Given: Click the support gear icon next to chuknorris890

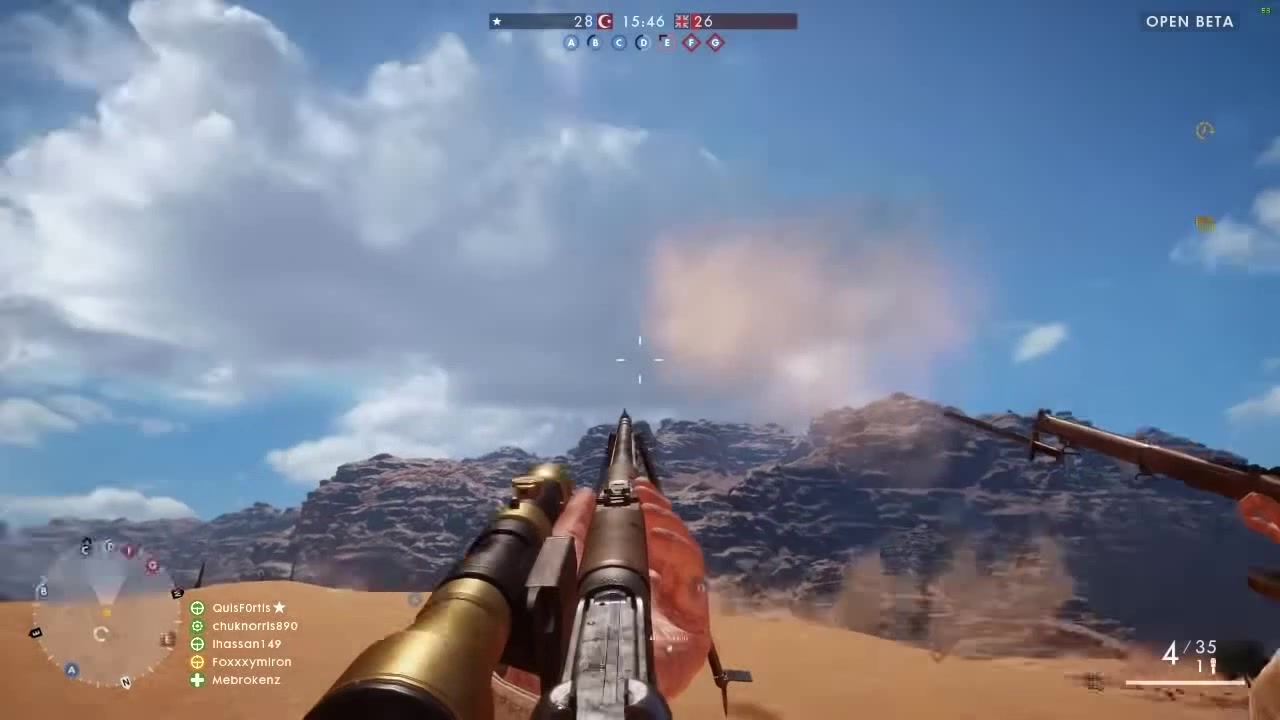Looking at the screenshot, I should [x=197, y=625].
